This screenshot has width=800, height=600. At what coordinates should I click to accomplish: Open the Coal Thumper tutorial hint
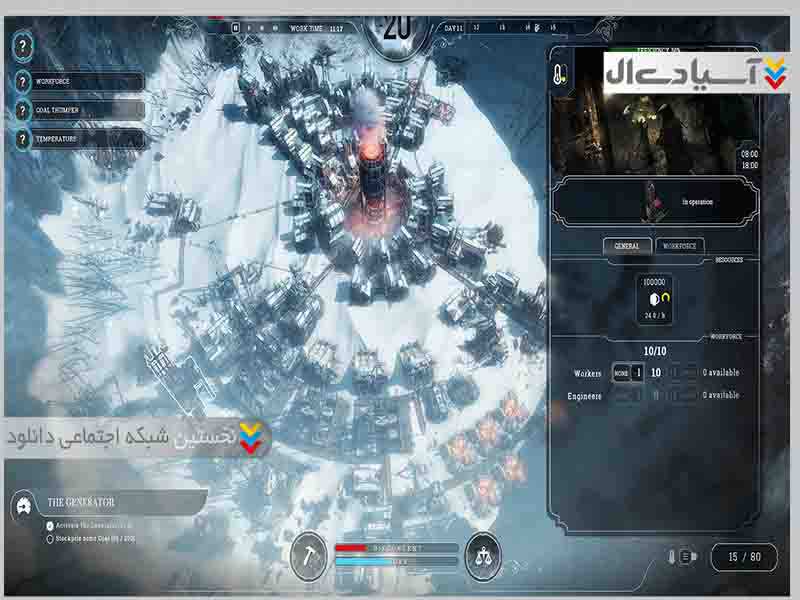[x=80, y=111]
